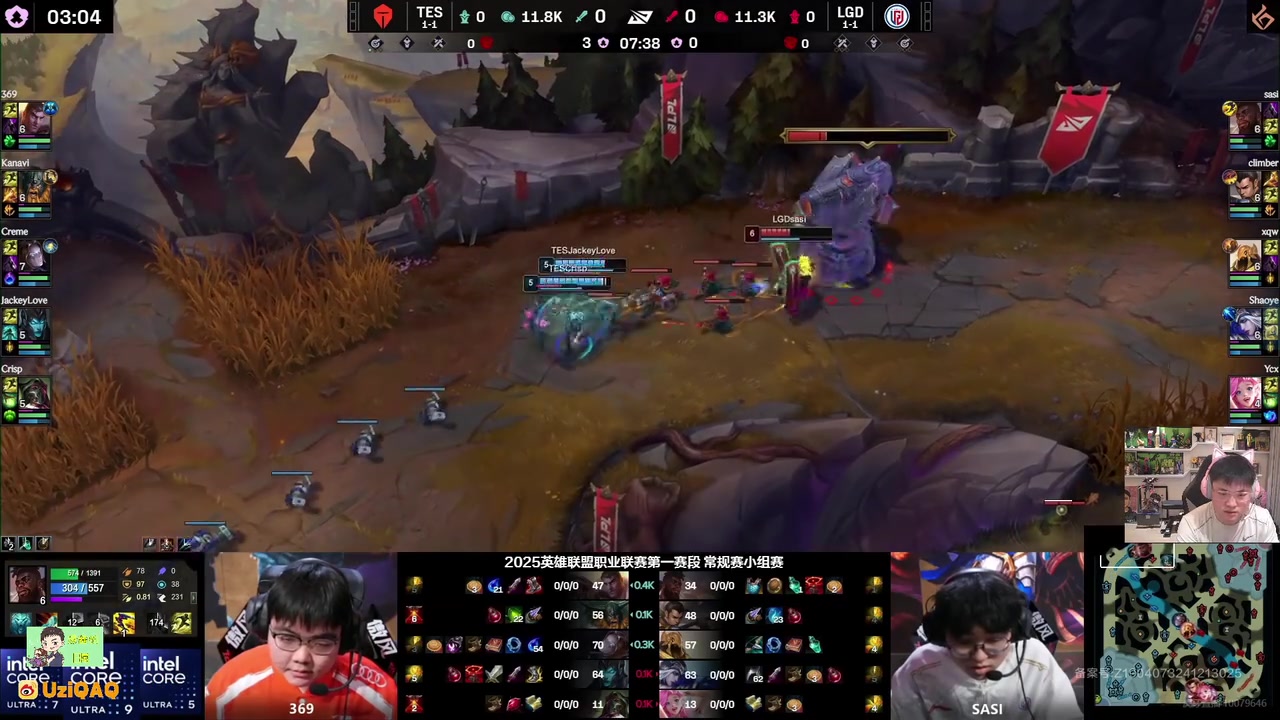Select Shaoye's champion portrait
Image resolution: width=1280 pixels, height=720 pixels.
pos(1245,325)
